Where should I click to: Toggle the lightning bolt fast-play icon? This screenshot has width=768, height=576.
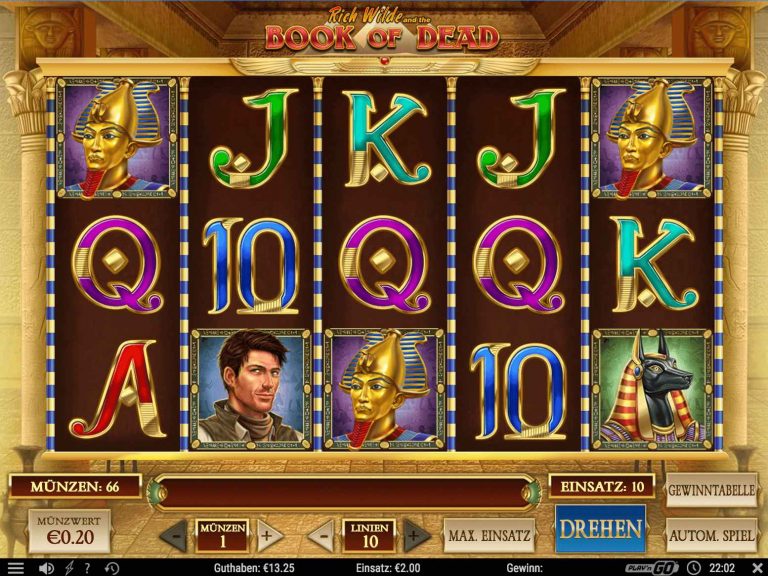pyautogui.click(x=68, y=568)
